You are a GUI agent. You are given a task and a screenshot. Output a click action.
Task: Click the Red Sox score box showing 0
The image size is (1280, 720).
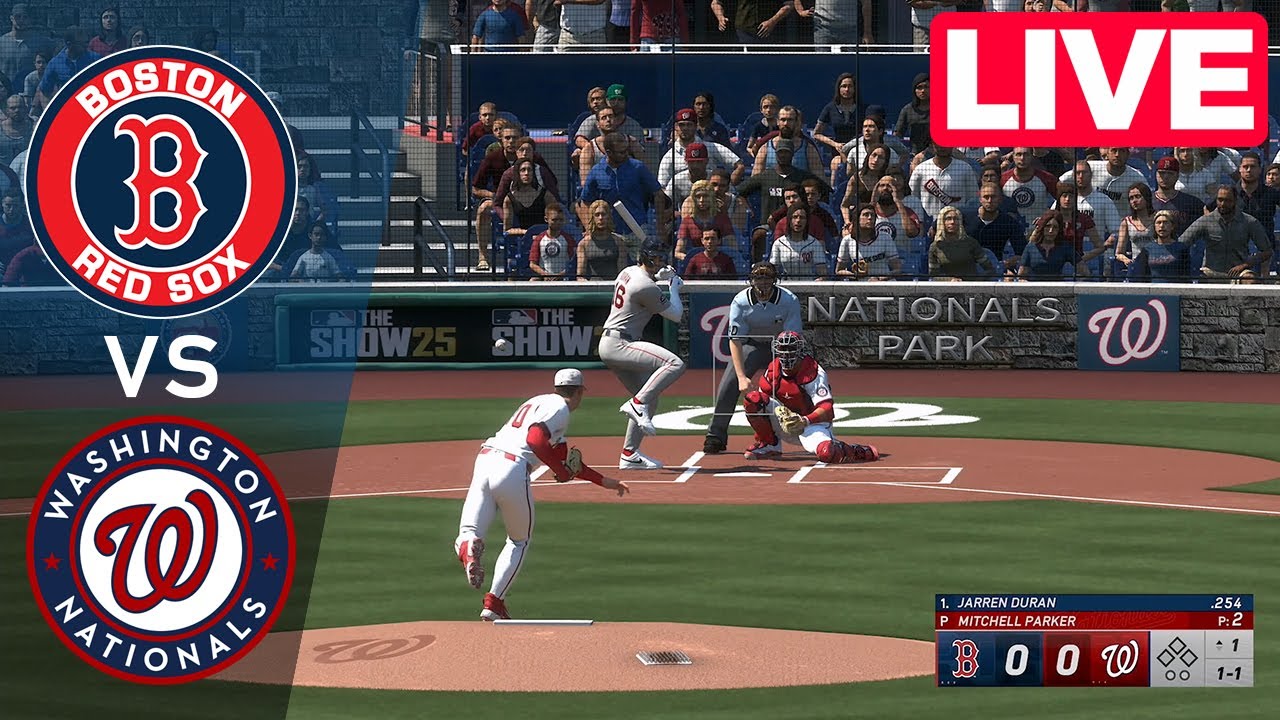pyautogui.click(x=1016, y=657)
